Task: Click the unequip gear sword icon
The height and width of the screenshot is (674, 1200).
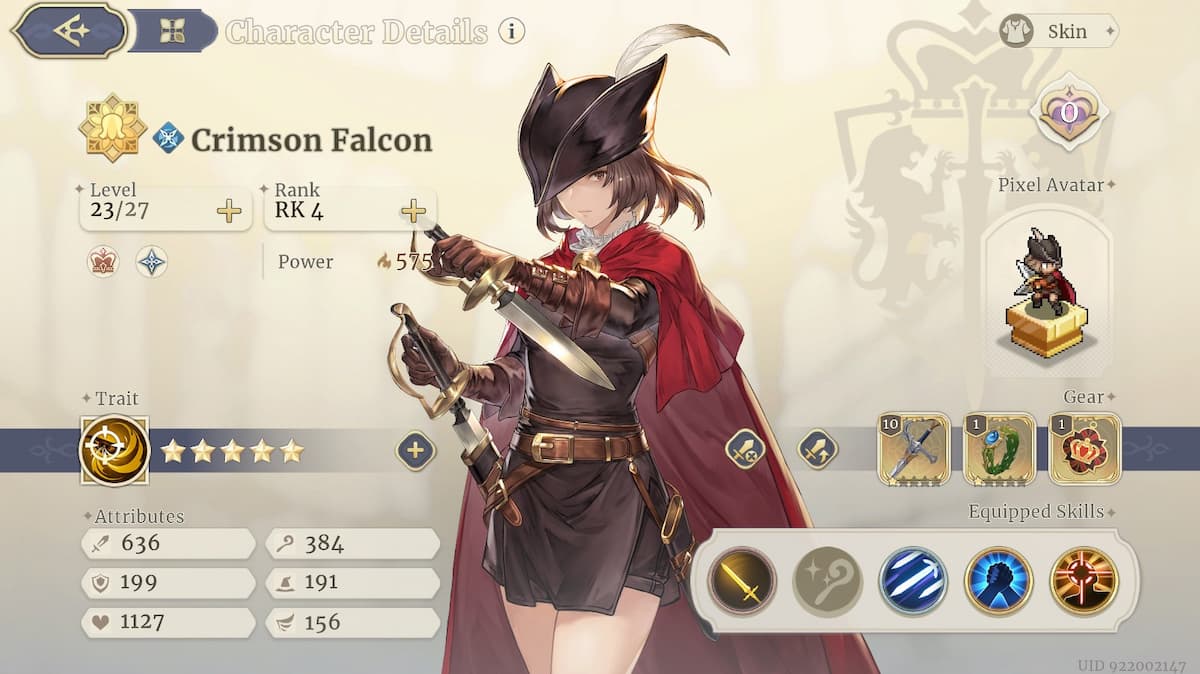Action: 745,449
